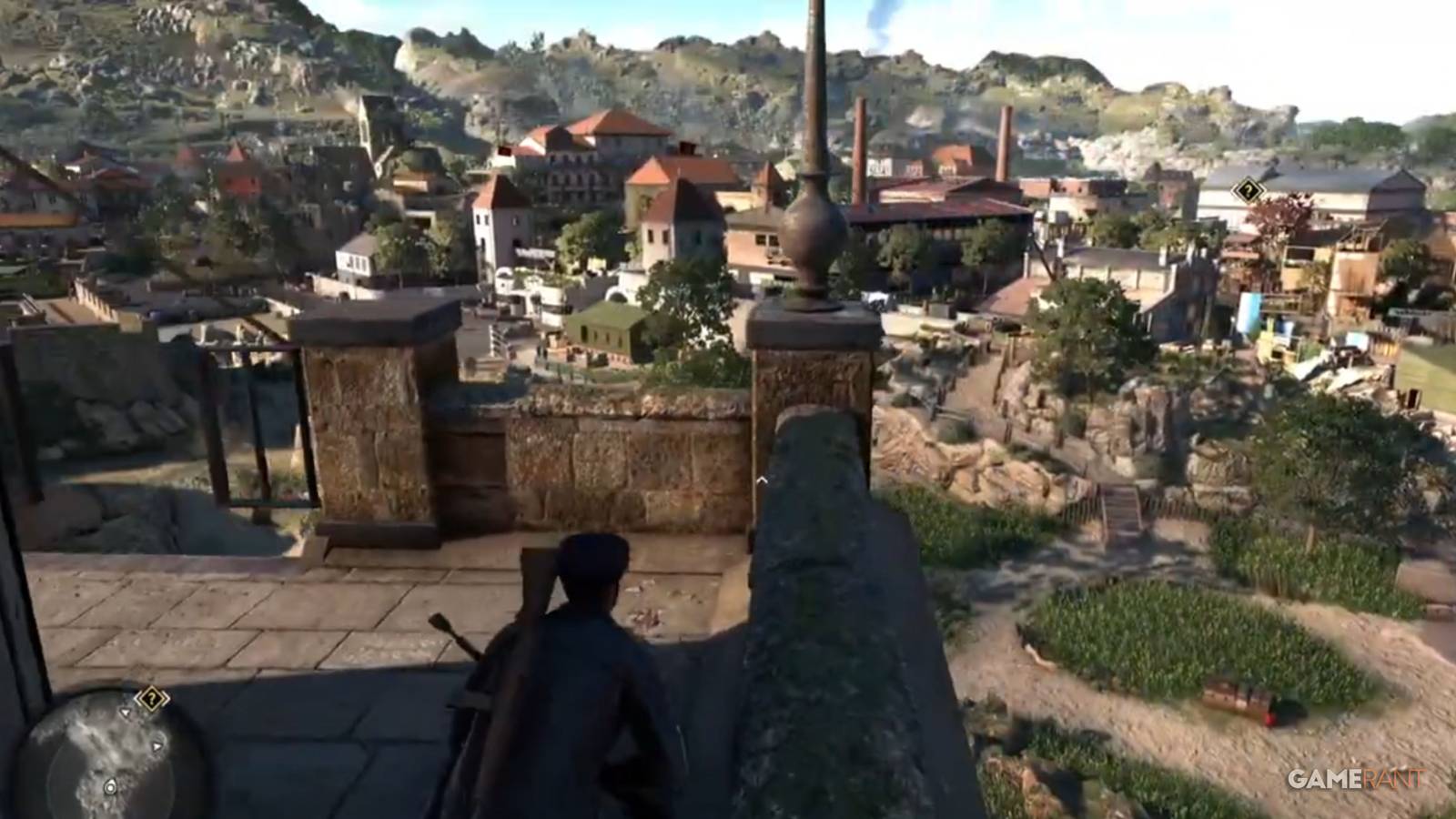
Task: Click the lower enemy arrow indicator on the minimap
Action: click(157, 746)
